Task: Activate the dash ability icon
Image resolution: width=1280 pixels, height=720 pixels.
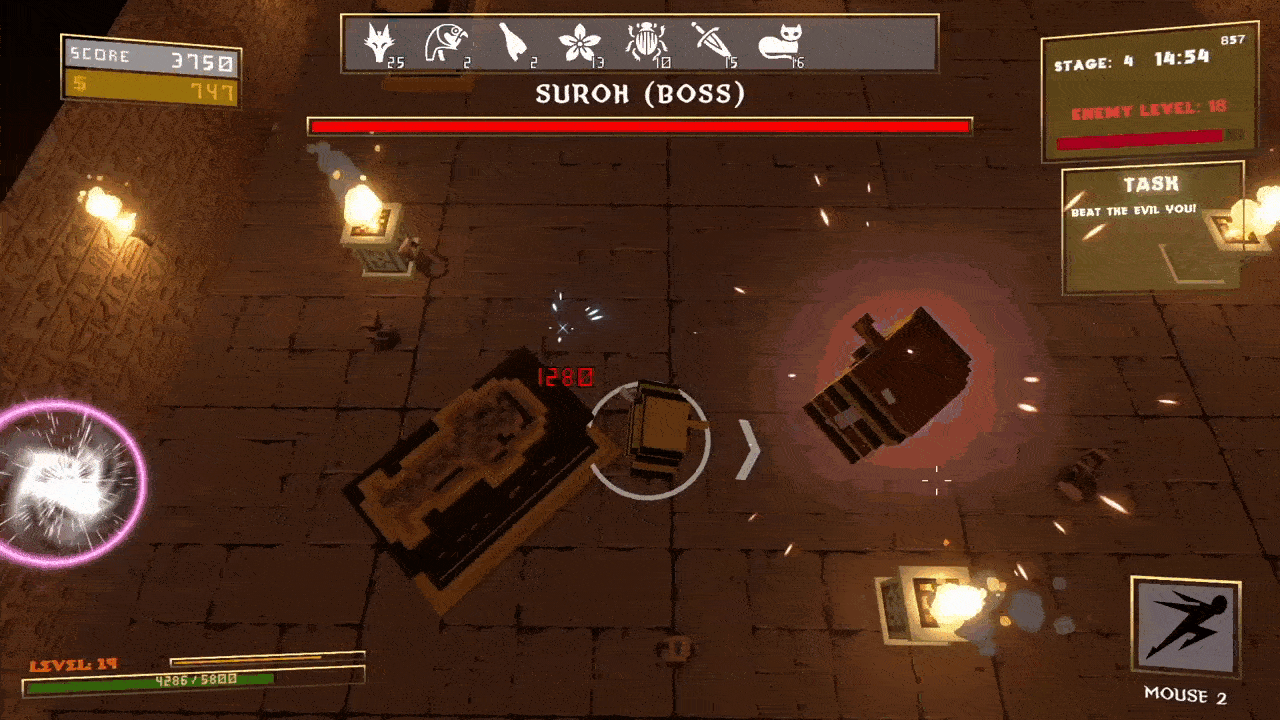Action: coord(1185,628)
